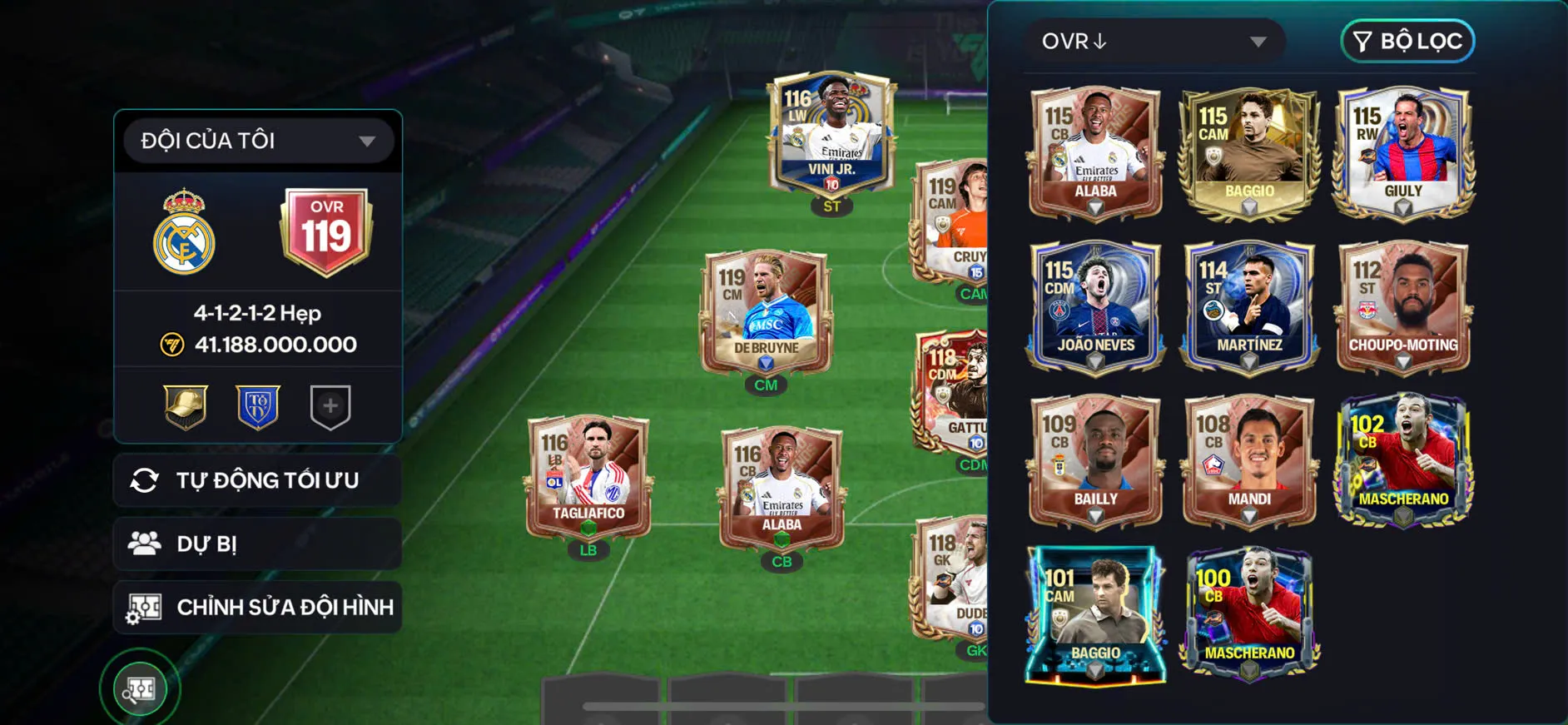Select Vini Jr. in the lineup
The image size is (1568, 725).
[831, 135]
